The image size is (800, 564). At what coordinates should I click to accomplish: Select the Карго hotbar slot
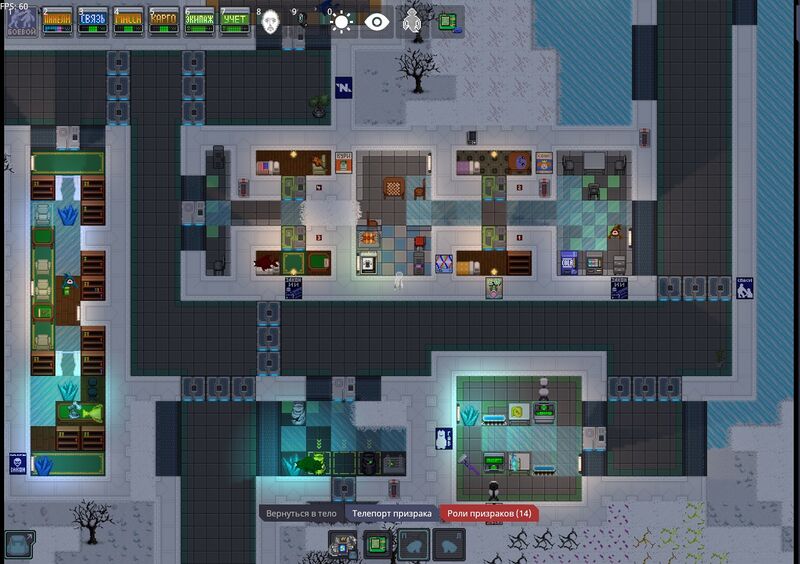[164, 21]
